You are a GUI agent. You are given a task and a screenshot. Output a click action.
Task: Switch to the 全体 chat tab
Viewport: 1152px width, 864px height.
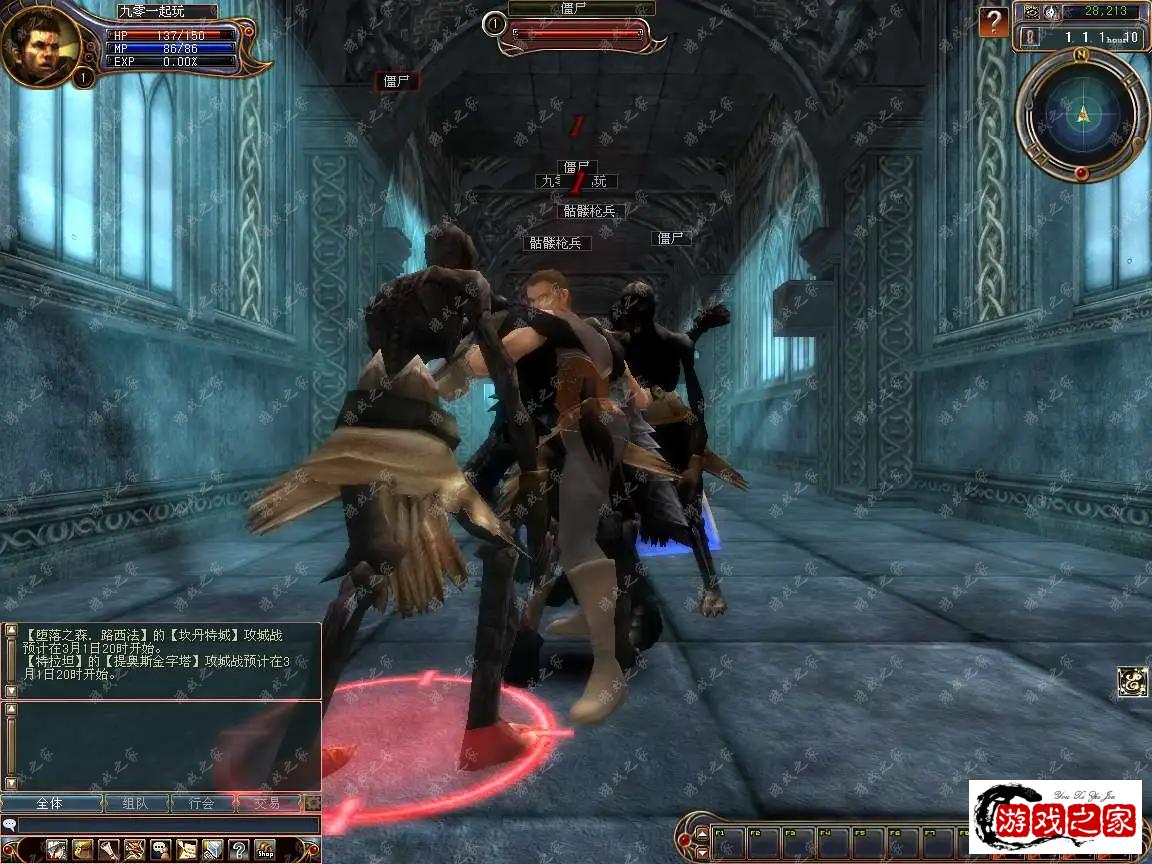tap(50, 803)
